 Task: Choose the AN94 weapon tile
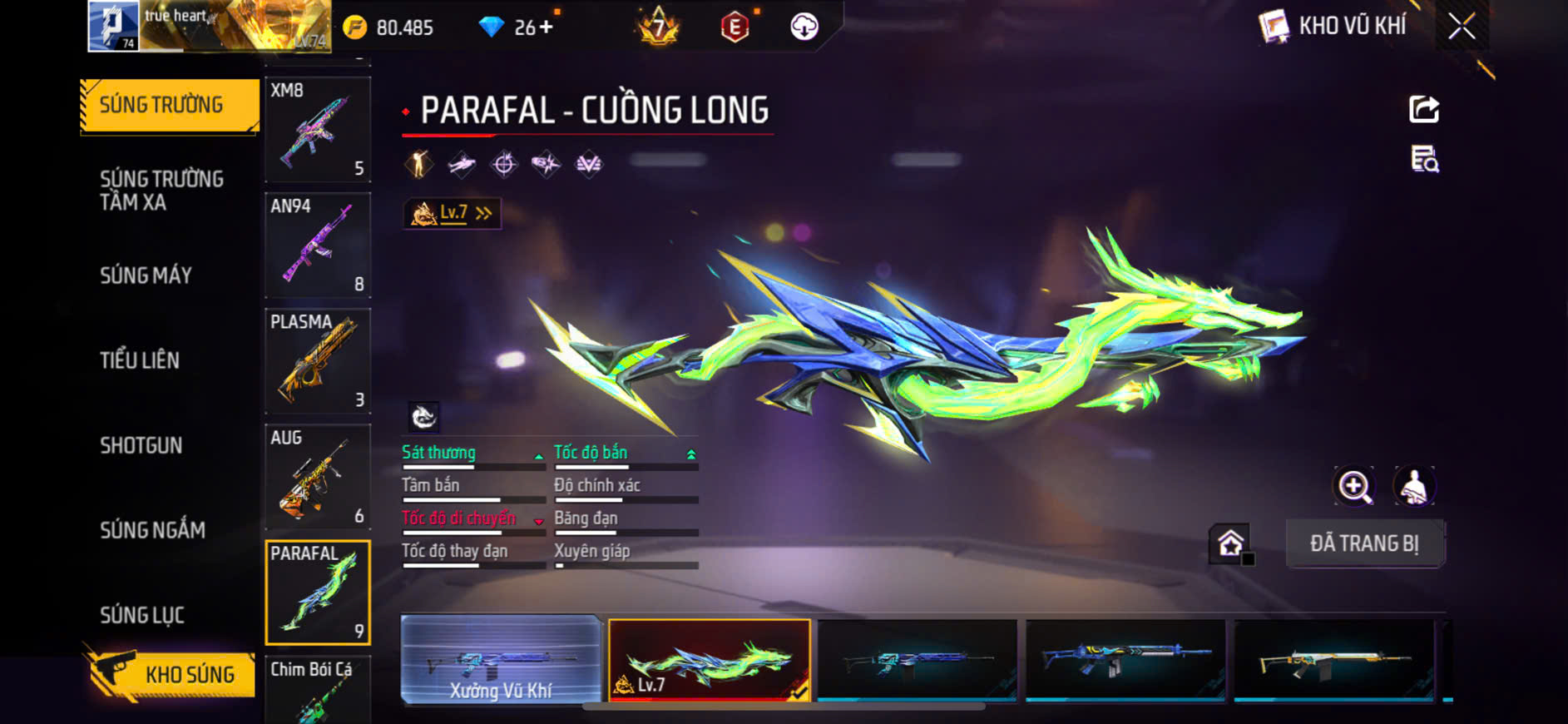click(x=317, y=245)
